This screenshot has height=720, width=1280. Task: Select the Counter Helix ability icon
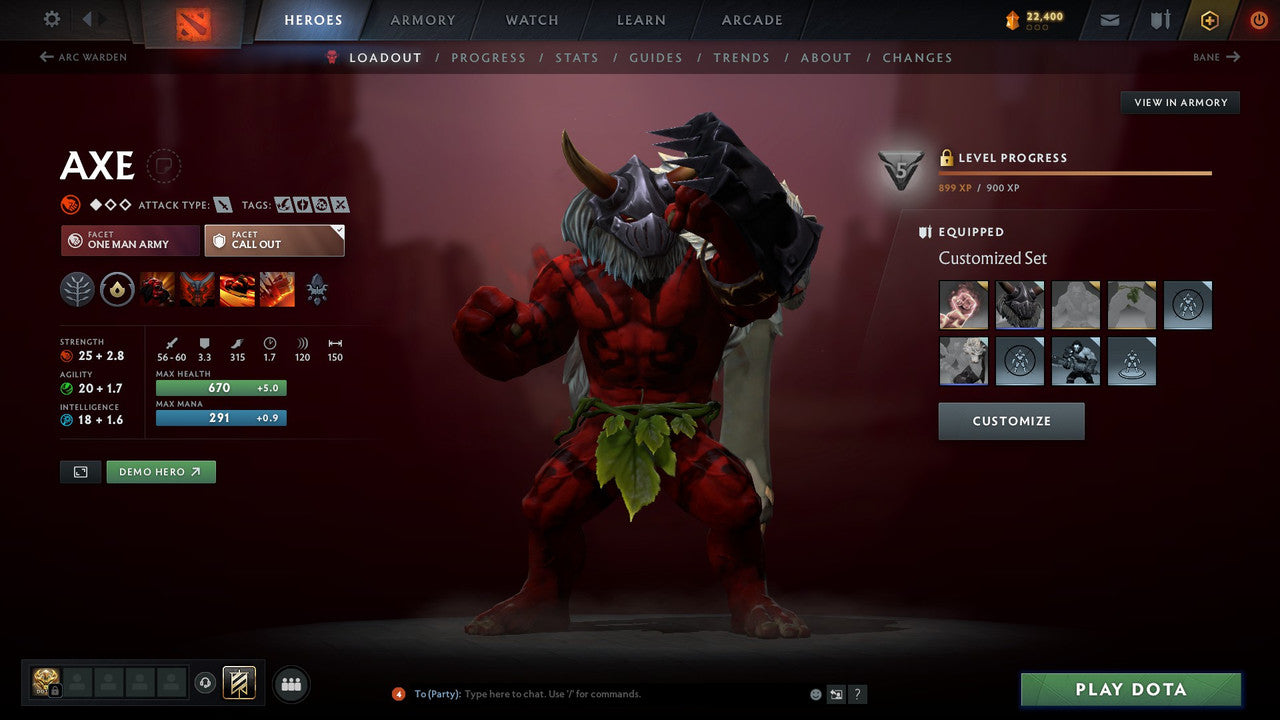[237, 289]
